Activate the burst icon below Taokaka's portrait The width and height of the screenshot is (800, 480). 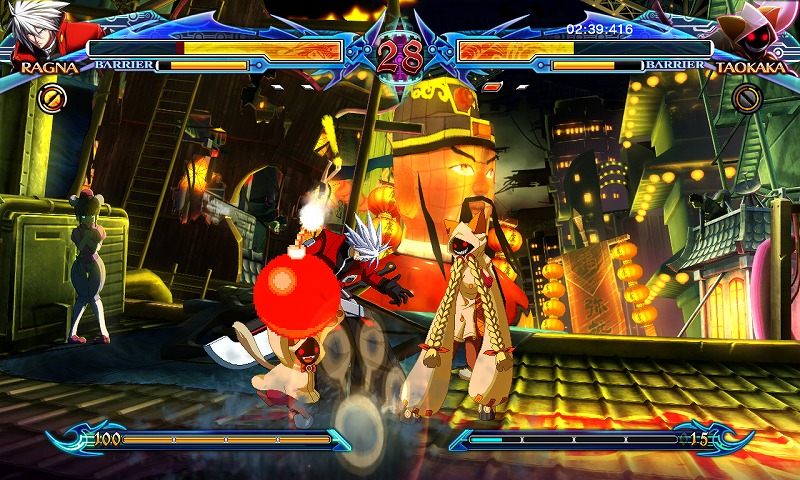746,98
